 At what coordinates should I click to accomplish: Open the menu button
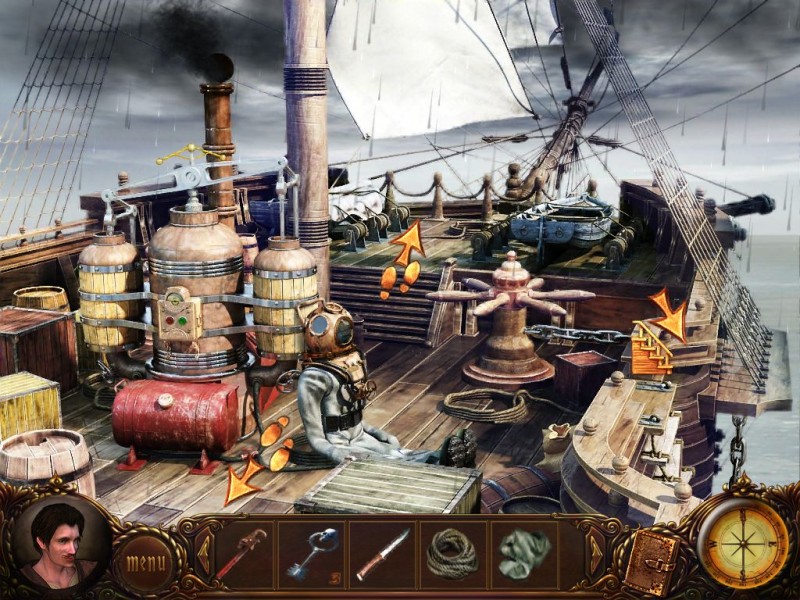[144, 561]
